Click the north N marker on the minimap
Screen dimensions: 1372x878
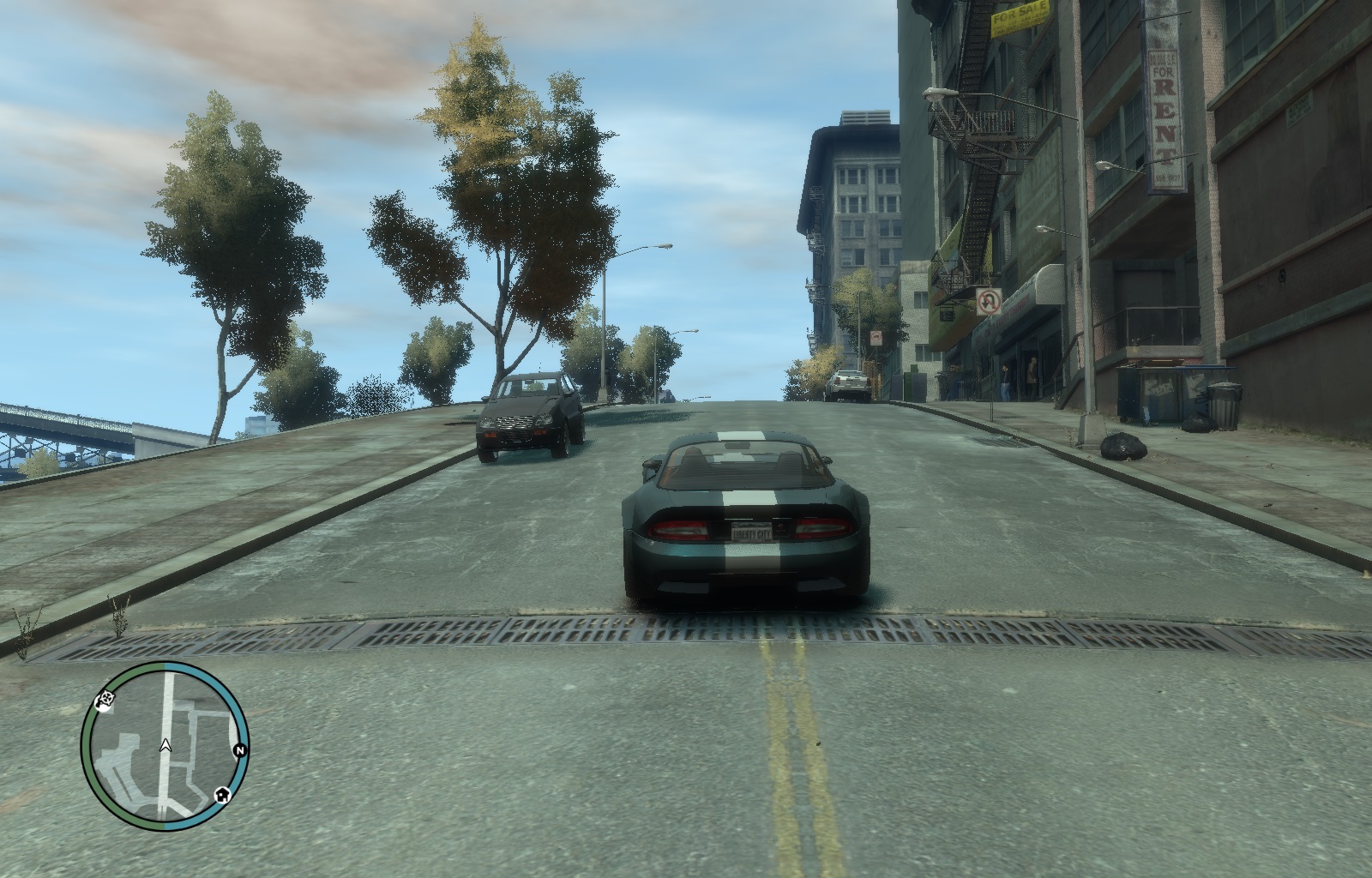point(240,751)
